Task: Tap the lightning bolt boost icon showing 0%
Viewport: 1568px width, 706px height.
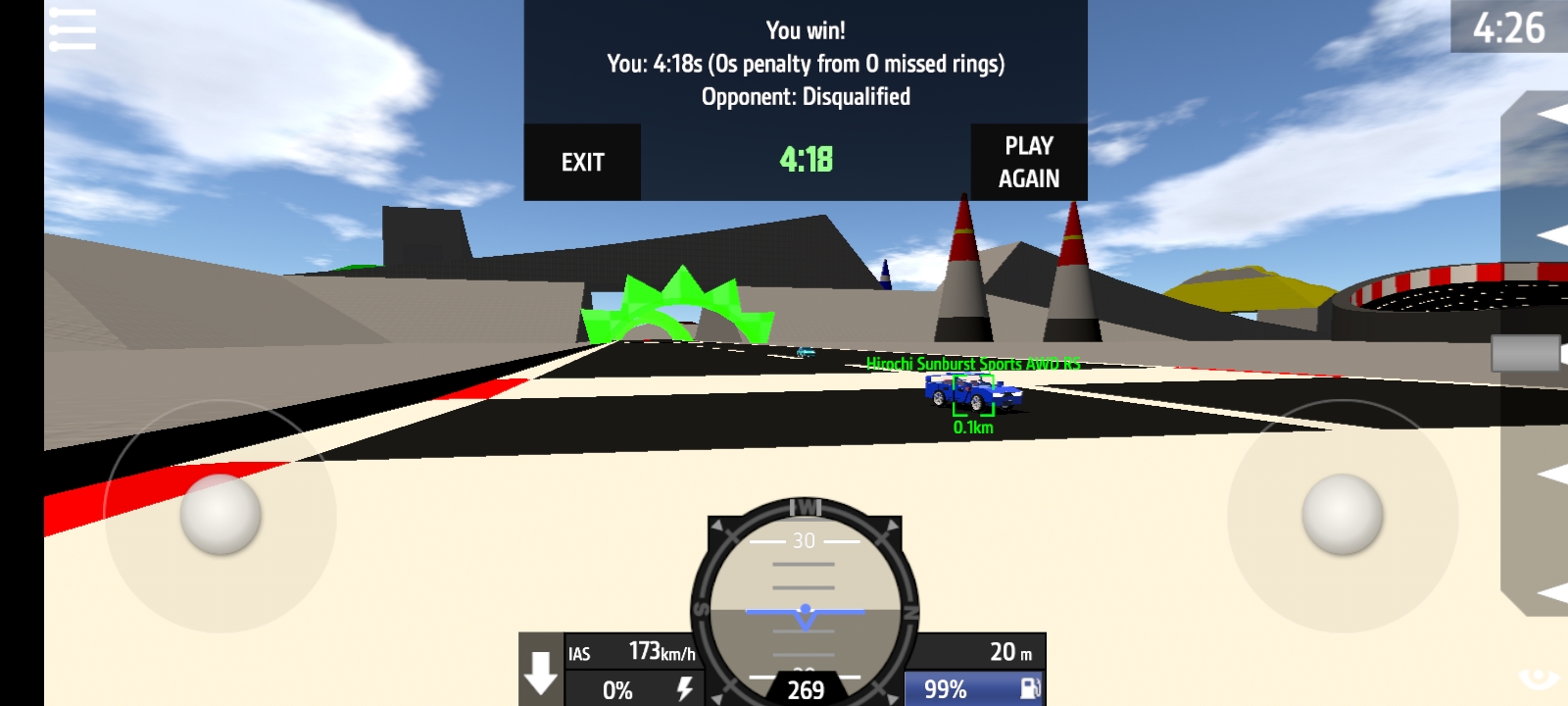Action: click(686, 690)
